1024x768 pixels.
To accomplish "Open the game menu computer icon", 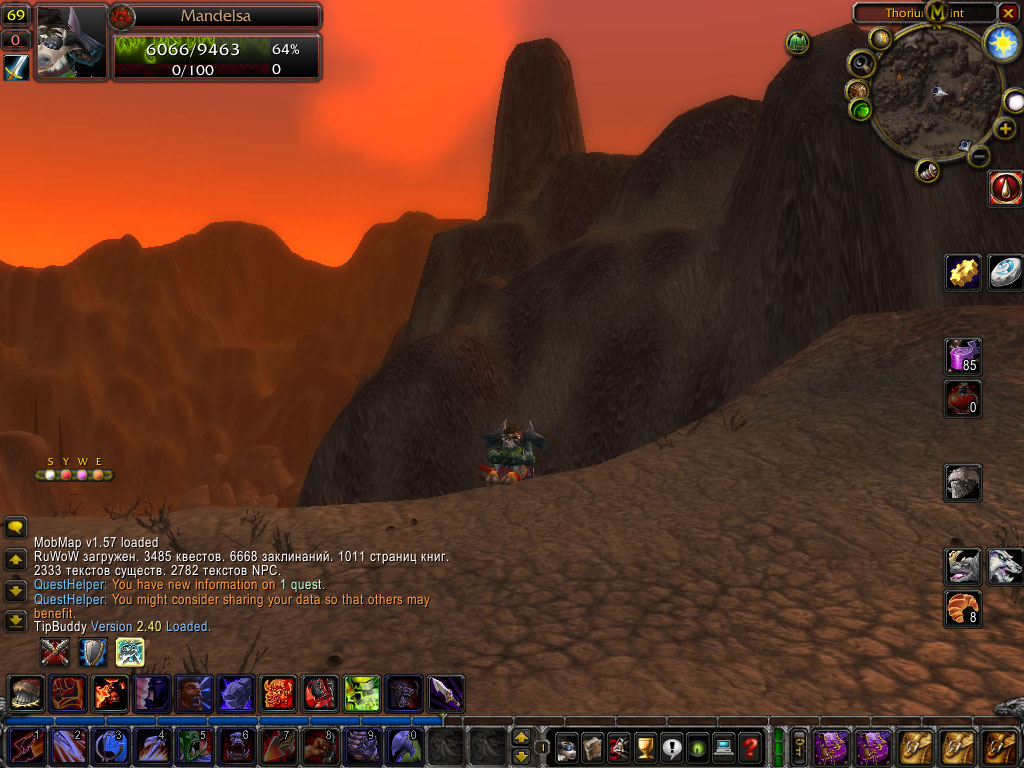I will coord(723,747).
